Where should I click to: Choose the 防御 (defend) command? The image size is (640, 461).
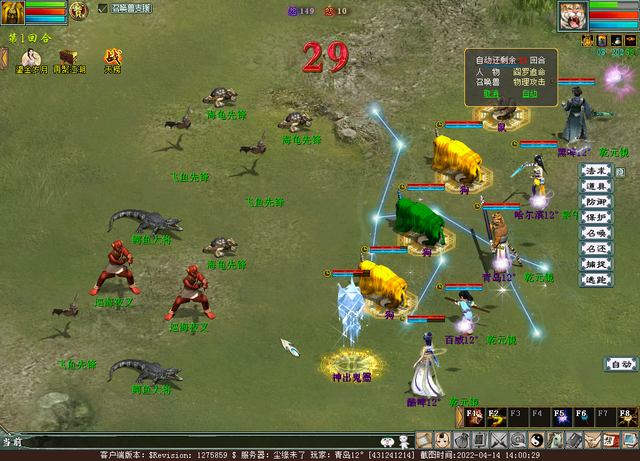[x=596, y=202]
